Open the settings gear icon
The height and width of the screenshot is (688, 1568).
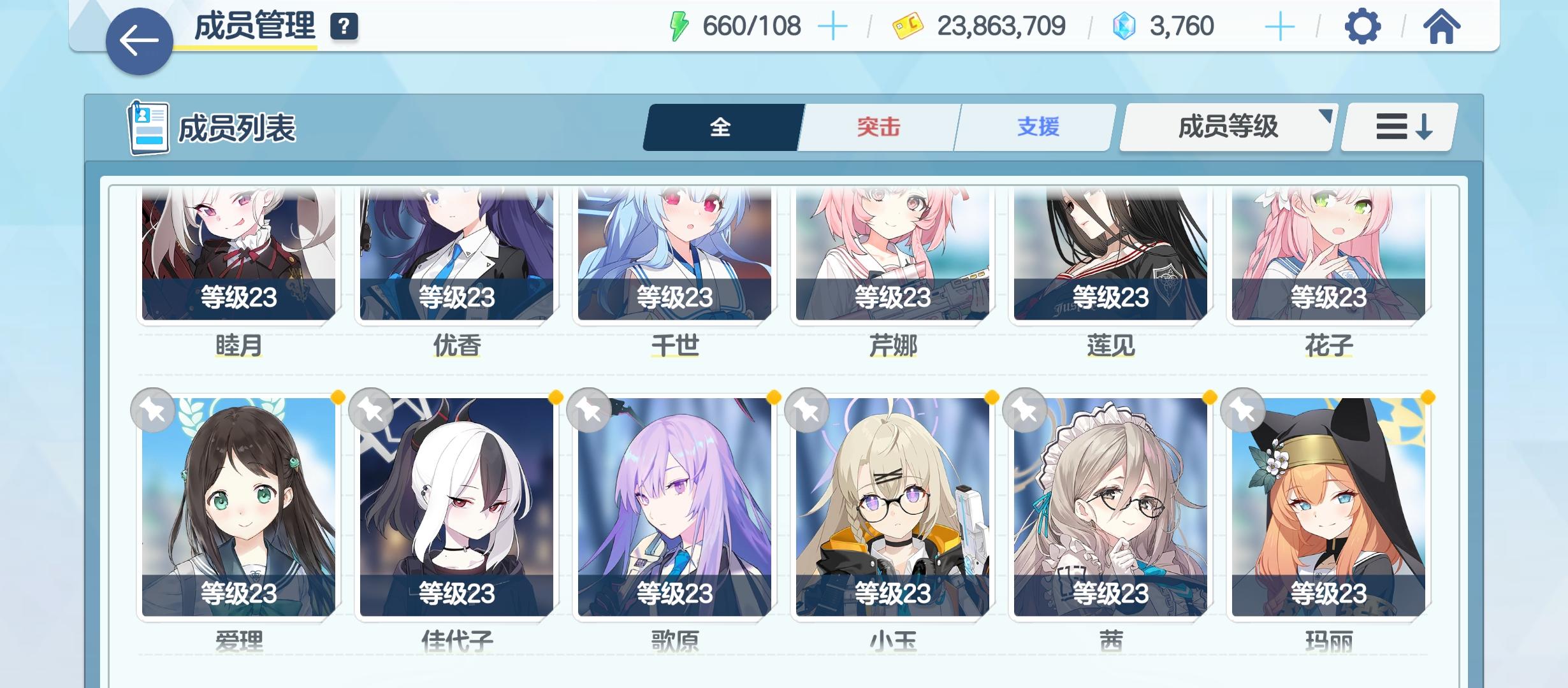coord(1362,27)
